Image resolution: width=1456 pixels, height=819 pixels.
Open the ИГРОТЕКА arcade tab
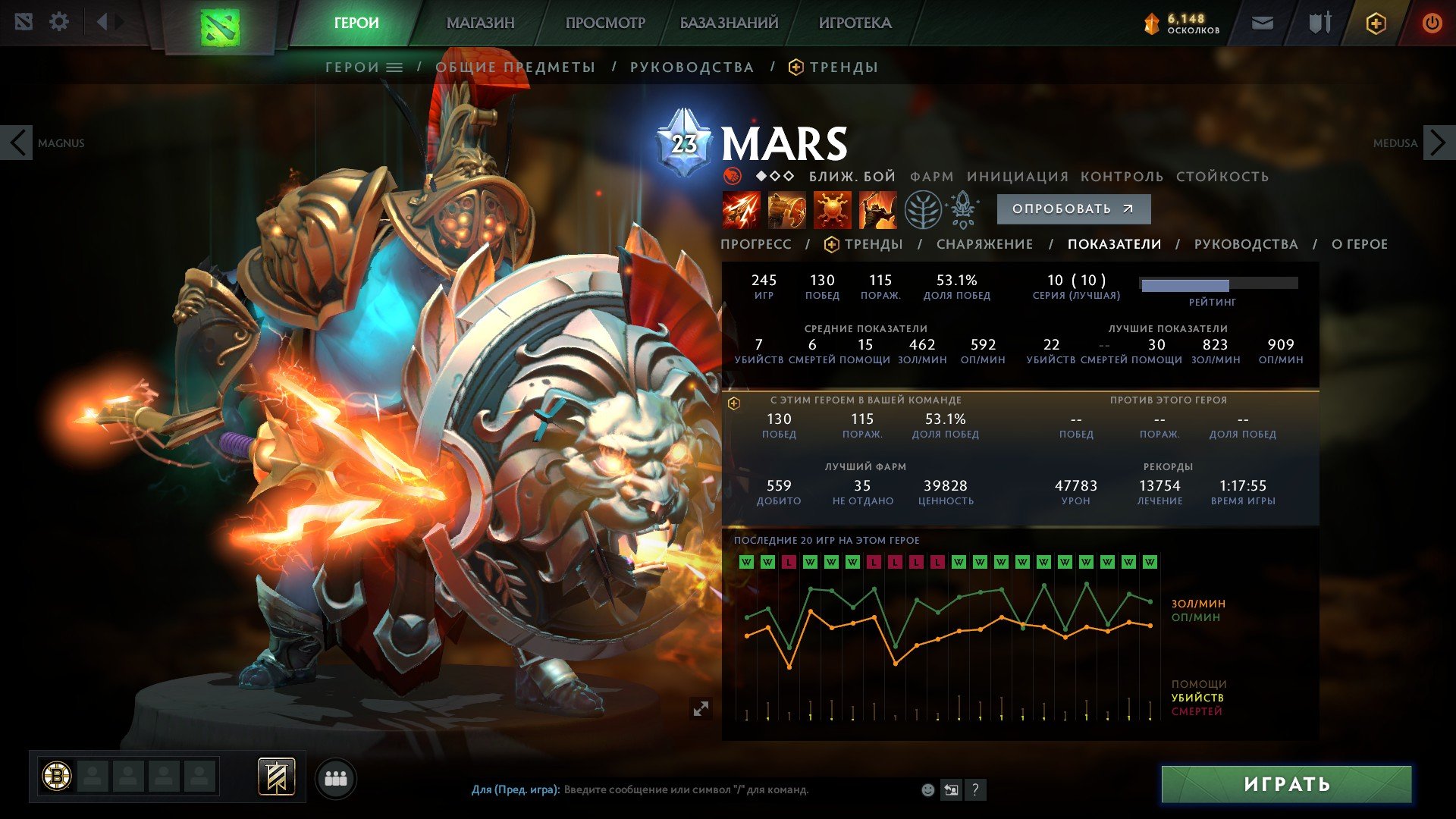pos(855,23)
